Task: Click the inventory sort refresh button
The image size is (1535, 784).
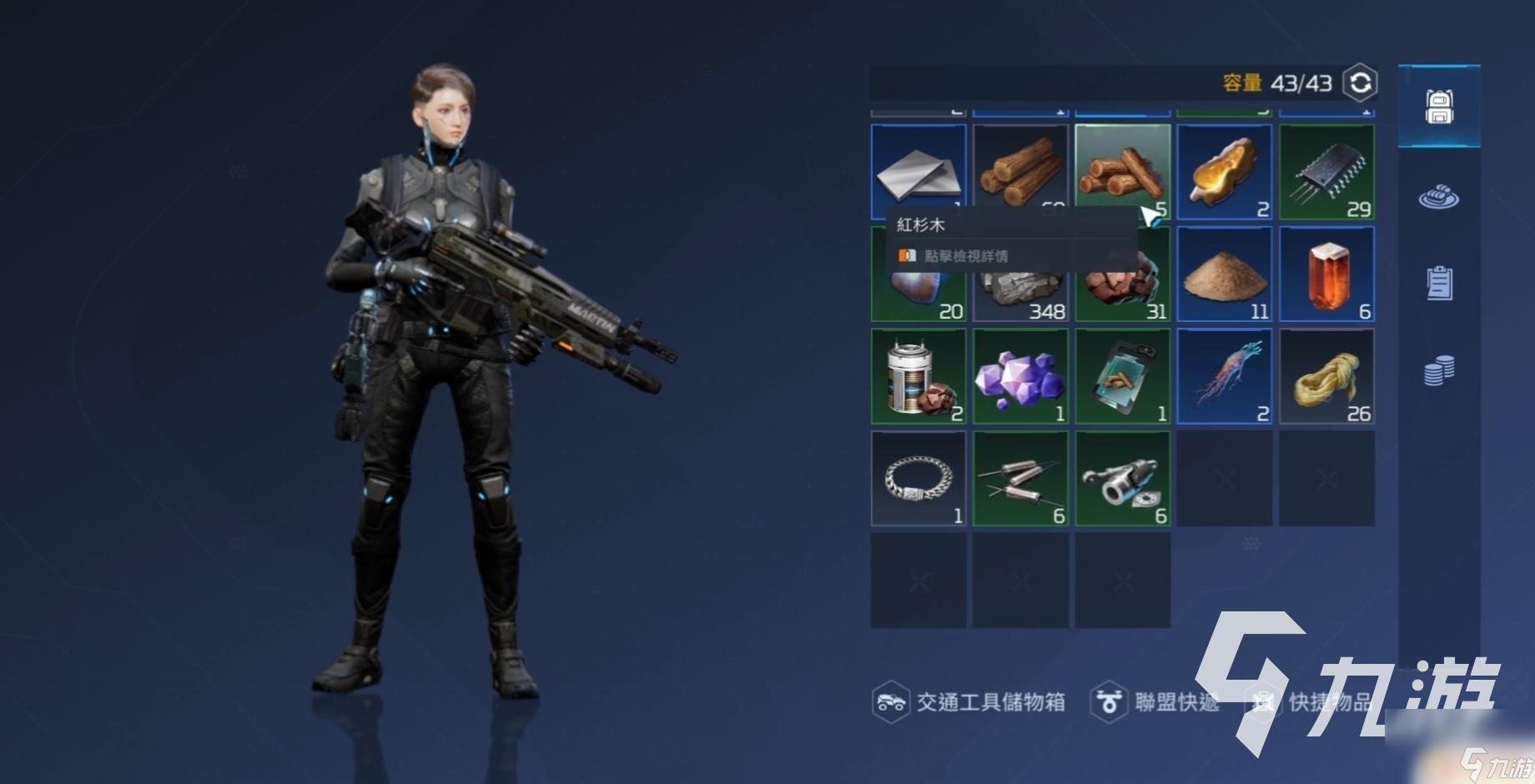Action: coord(1360,83)
